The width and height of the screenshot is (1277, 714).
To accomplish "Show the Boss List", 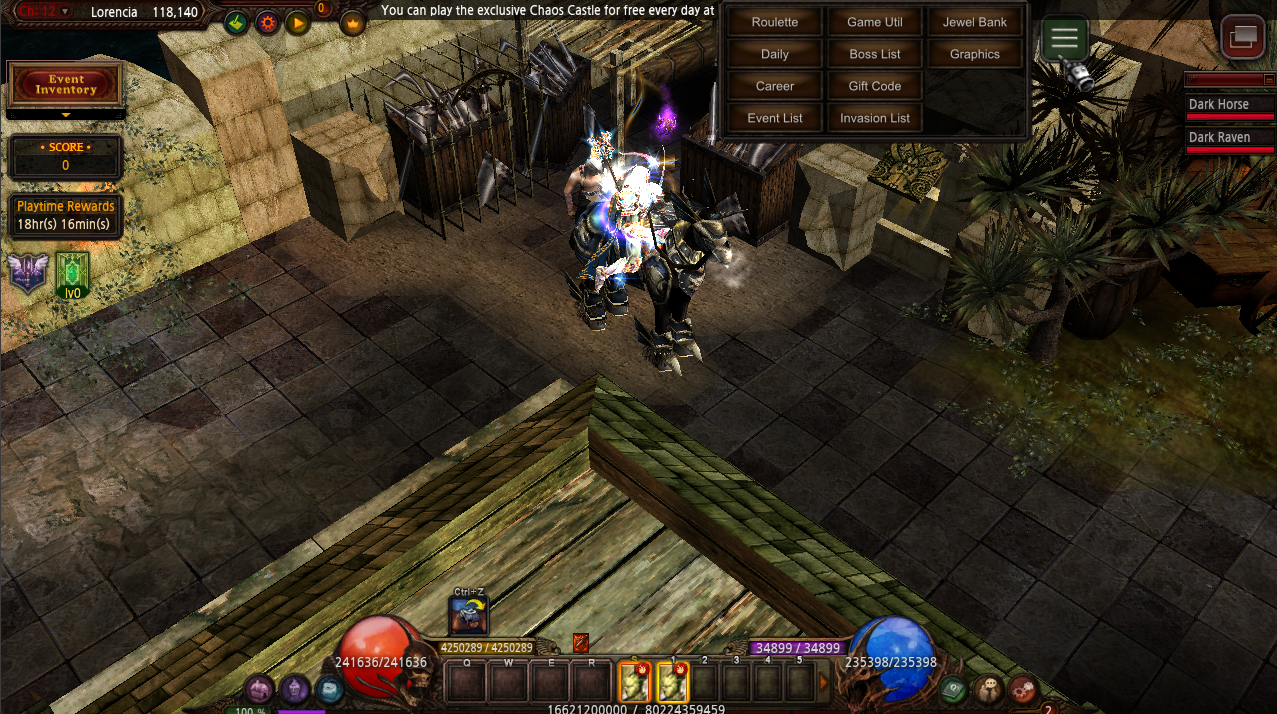I will click(x=875, y=54).
